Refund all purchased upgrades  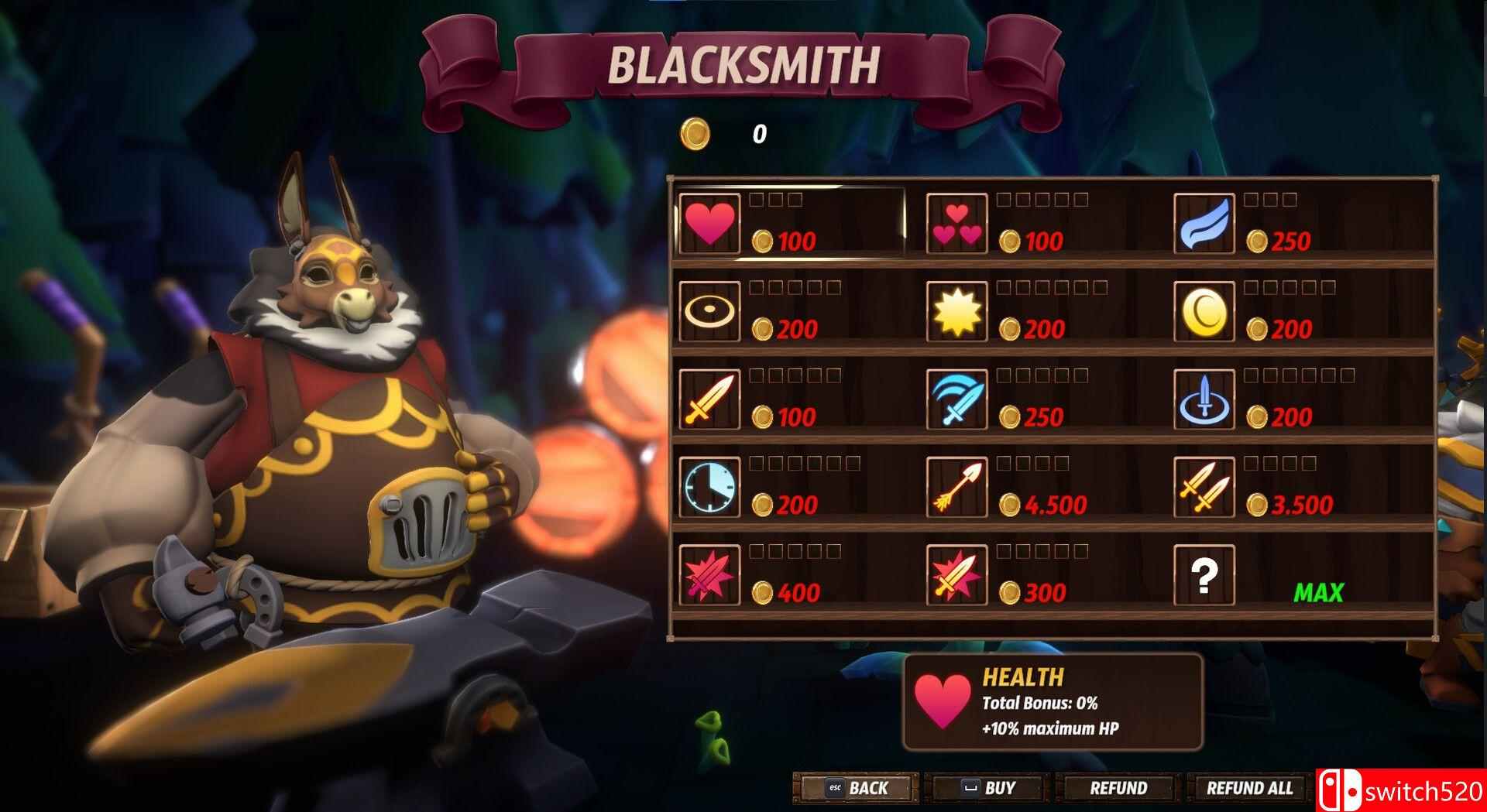click(1249, 788)
